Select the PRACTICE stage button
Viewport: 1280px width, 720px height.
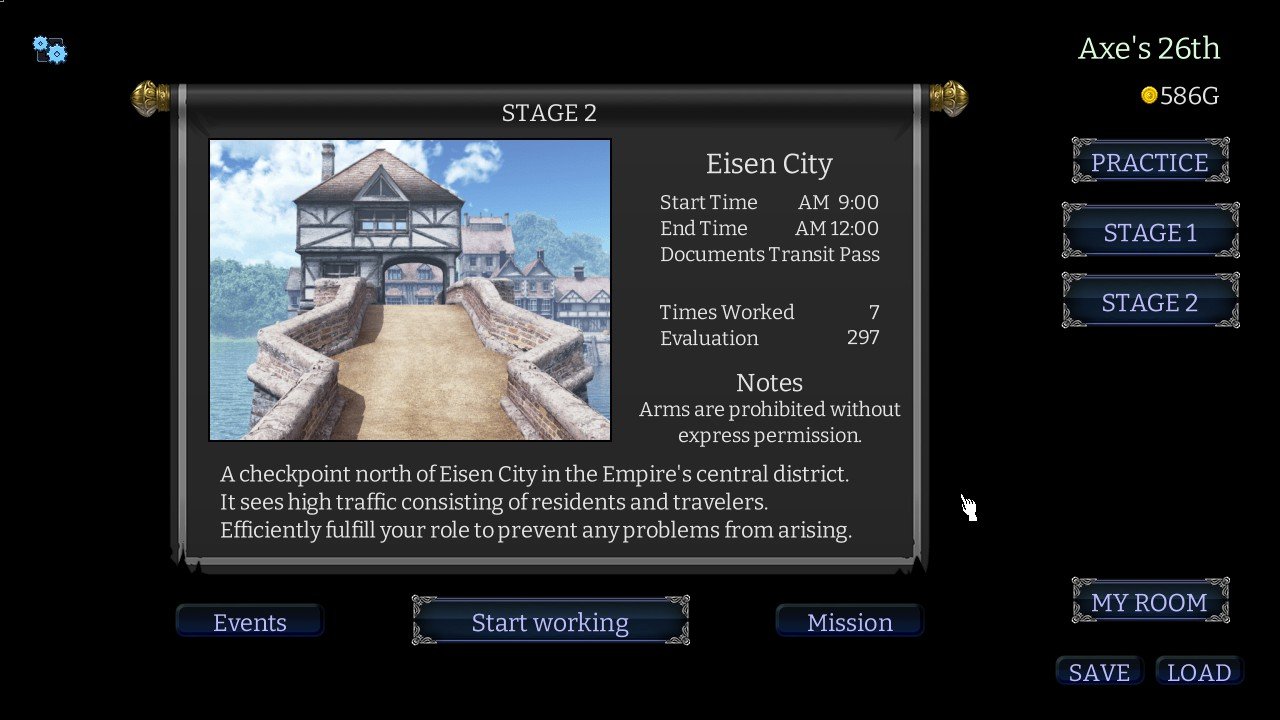click(1150, 162)
